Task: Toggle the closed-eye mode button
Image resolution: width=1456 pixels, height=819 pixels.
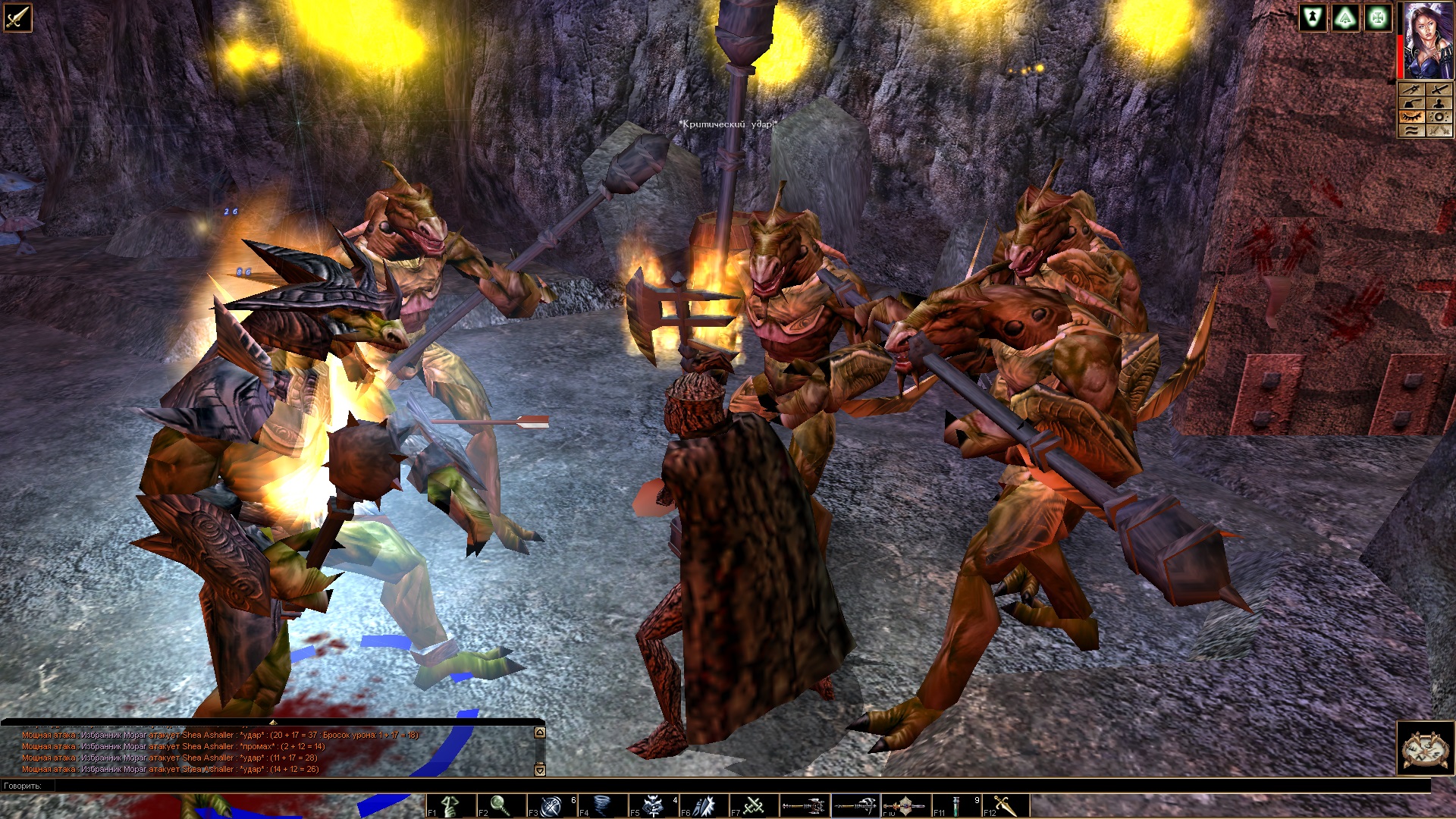Action: (1411, 117)
